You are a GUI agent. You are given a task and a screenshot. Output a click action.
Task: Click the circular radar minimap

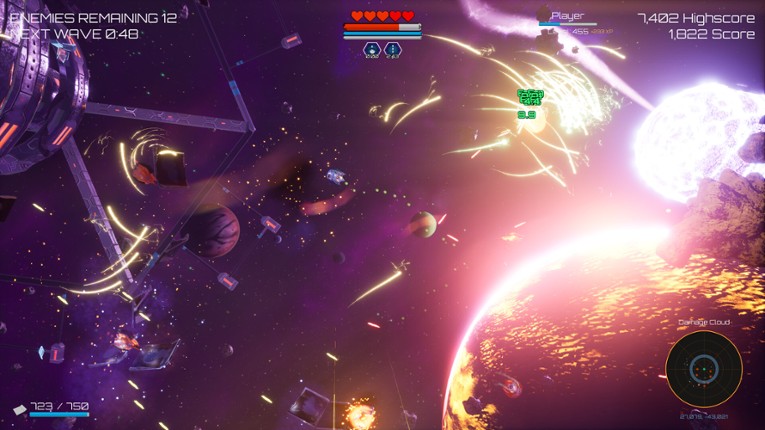click(704, 369)
